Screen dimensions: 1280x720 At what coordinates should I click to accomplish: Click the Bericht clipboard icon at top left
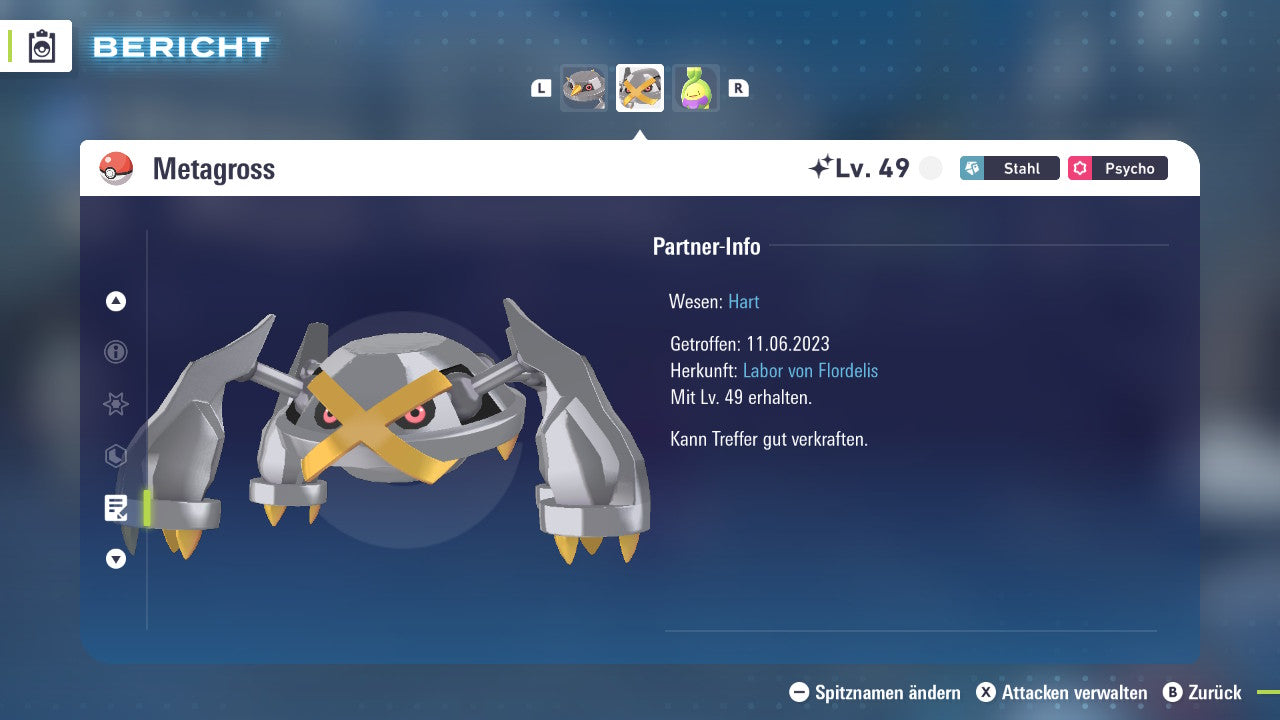click(41, 44)
